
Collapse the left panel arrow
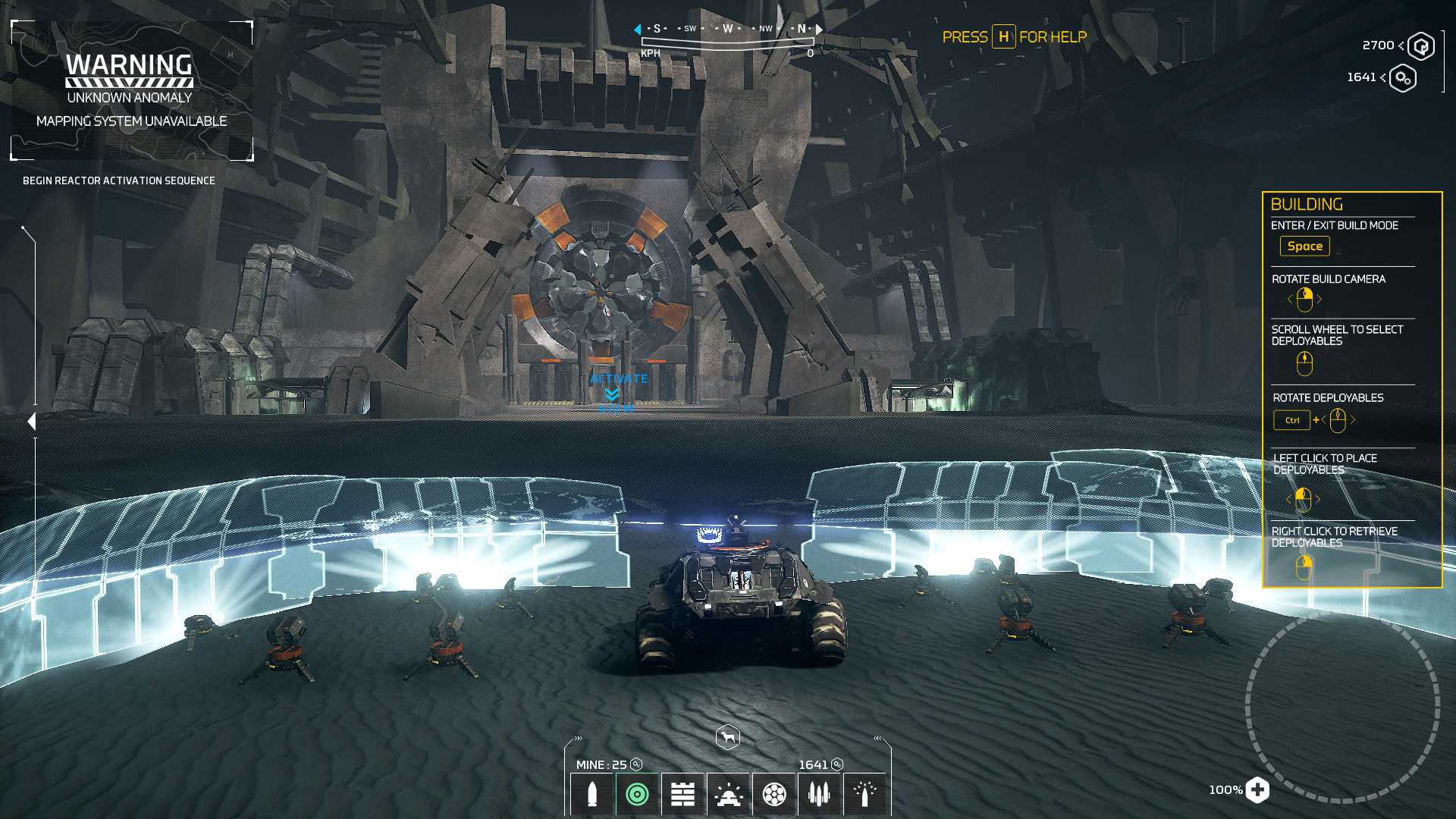pos(31,422)
